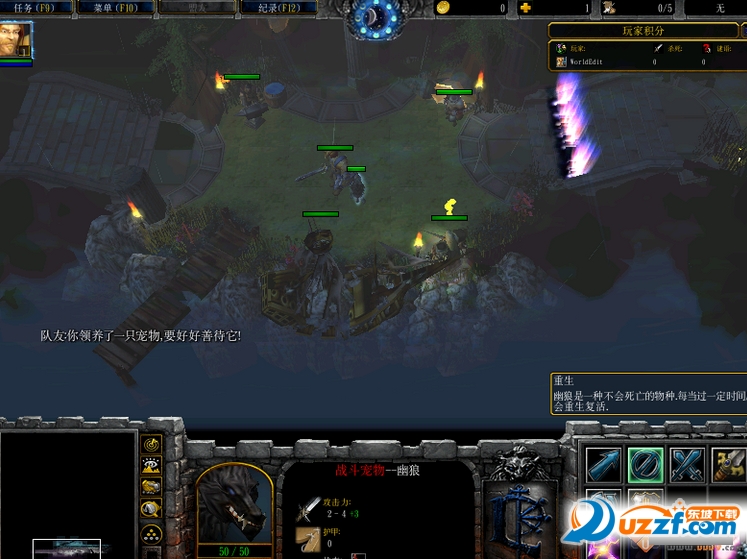Screen dimensions: 747x559
Task: Activate the Move arrow command
Action: [603, 465]
